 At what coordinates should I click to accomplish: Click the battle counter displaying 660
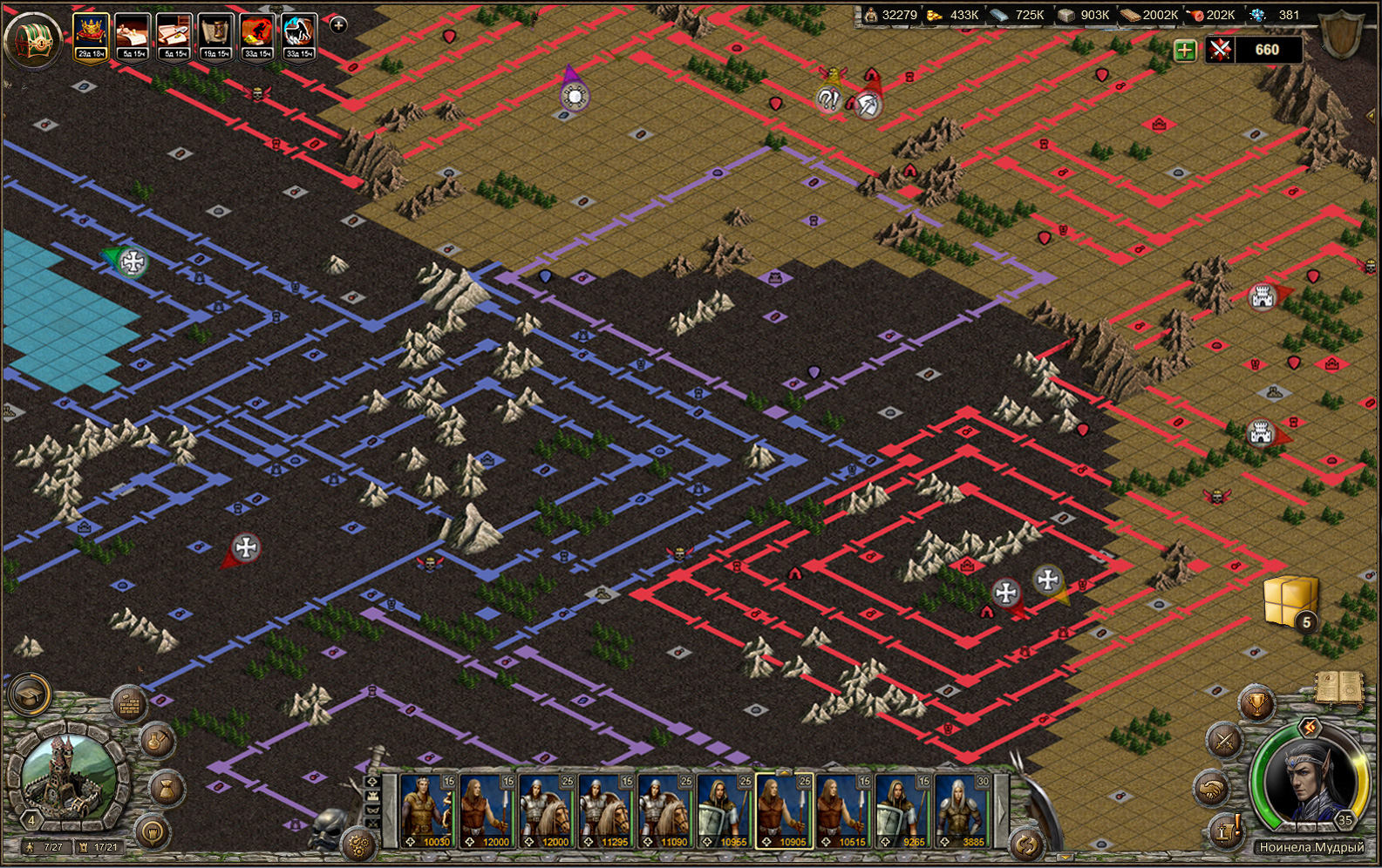tap(1266, 50)
